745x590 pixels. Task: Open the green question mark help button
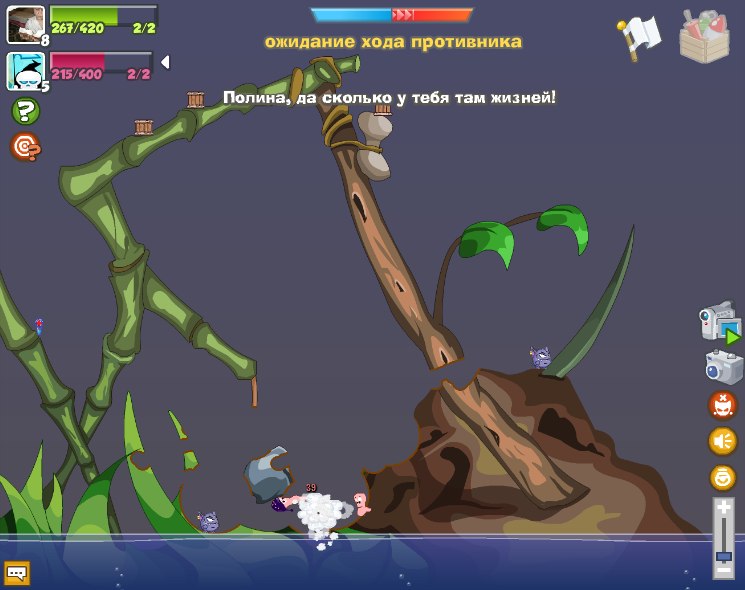[25, 111]
